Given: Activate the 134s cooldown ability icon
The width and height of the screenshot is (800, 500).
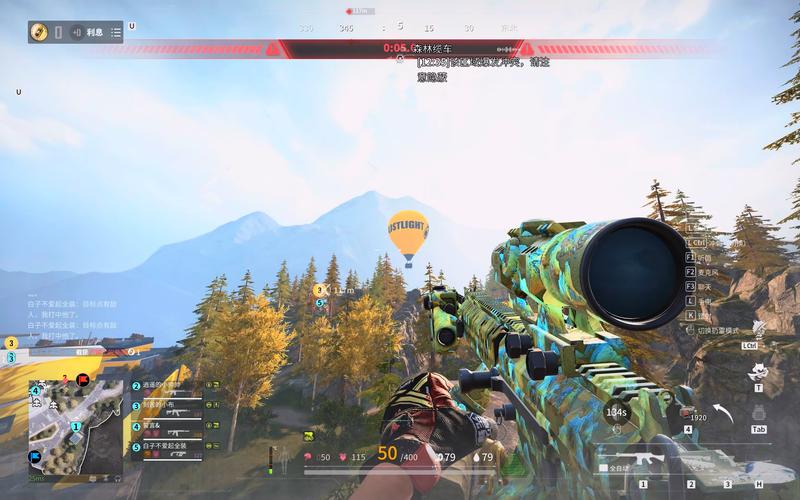Looking at the screenshot, I should (617, 412).
